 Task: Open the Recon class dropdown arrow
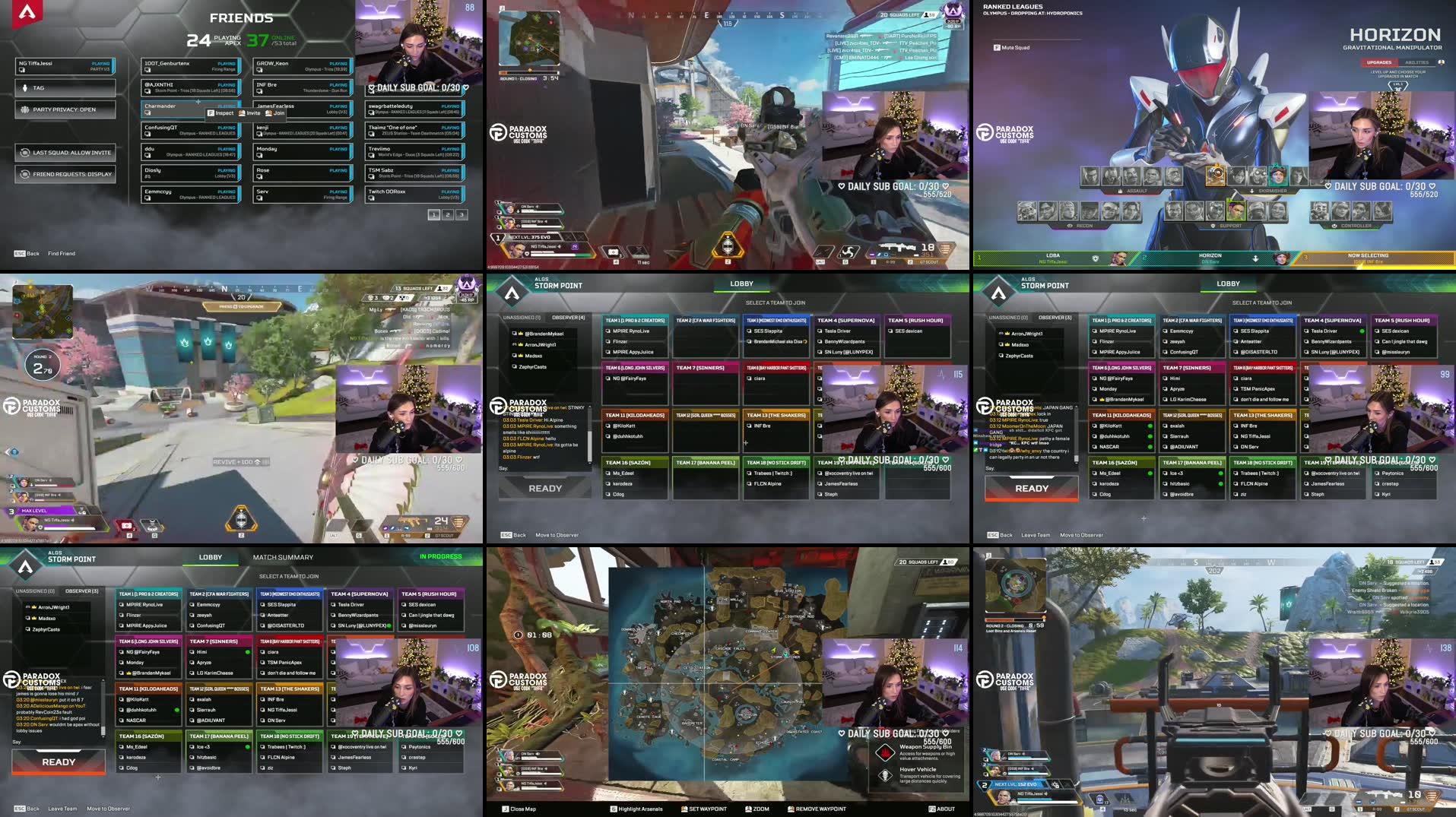1070,224
